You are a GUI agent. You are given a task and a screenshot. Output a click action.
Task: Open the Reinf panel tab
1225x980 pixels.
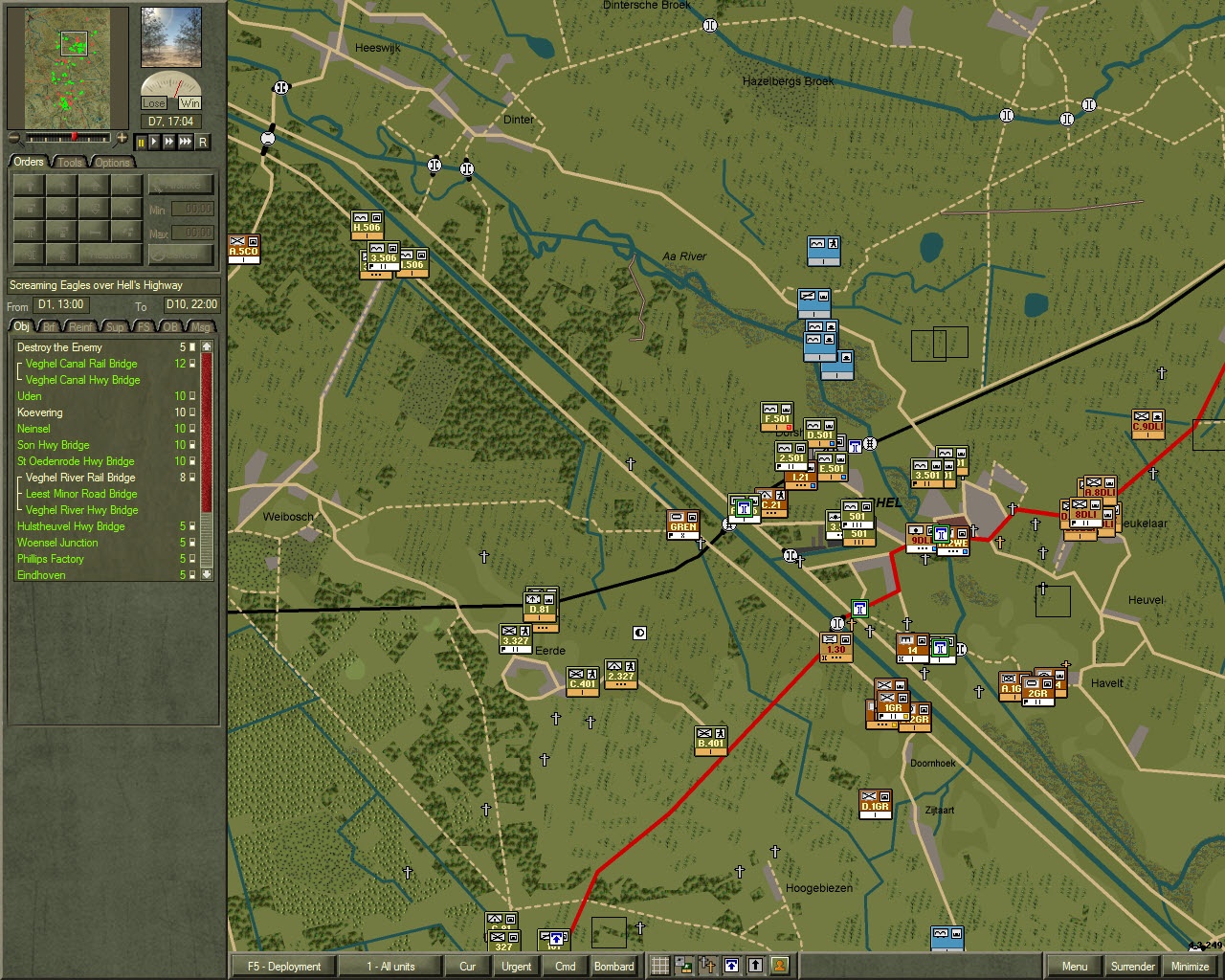click(x=80, y=326)
